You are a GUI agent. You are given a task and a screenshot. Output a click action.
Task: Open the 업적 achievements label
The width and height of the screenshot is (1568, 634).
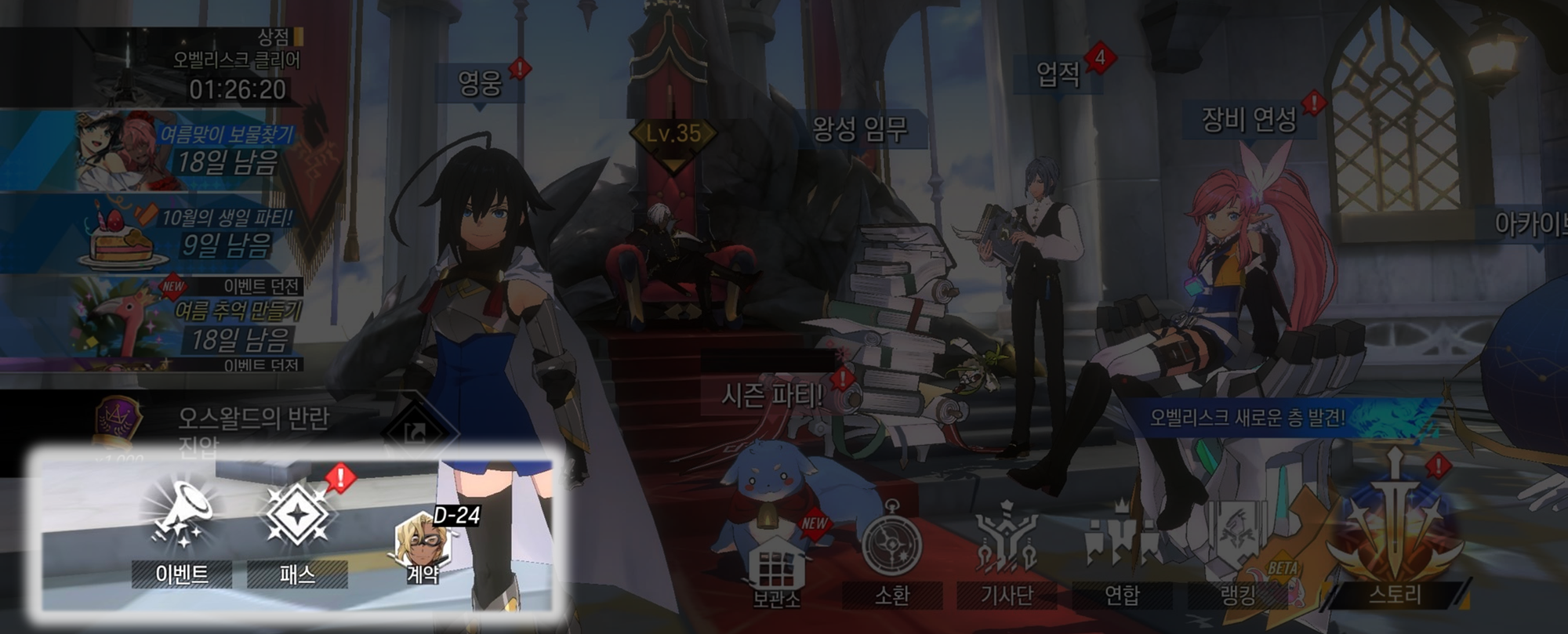(1058, 74)
